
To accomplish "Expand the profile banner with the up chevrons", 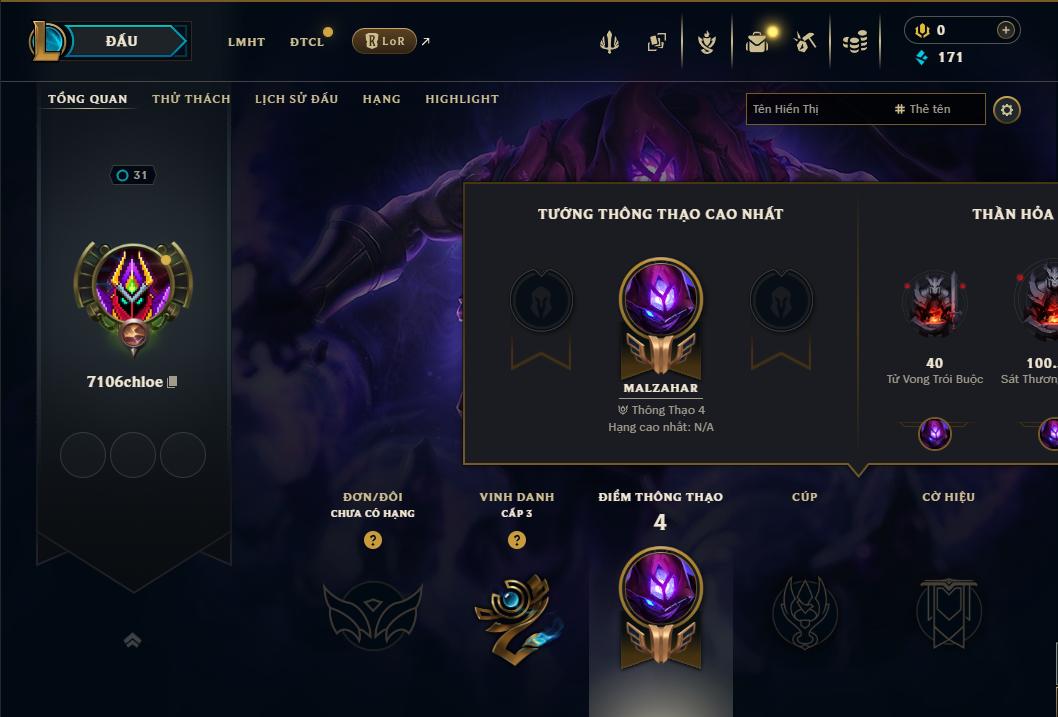I will click(x=132, y=641).
